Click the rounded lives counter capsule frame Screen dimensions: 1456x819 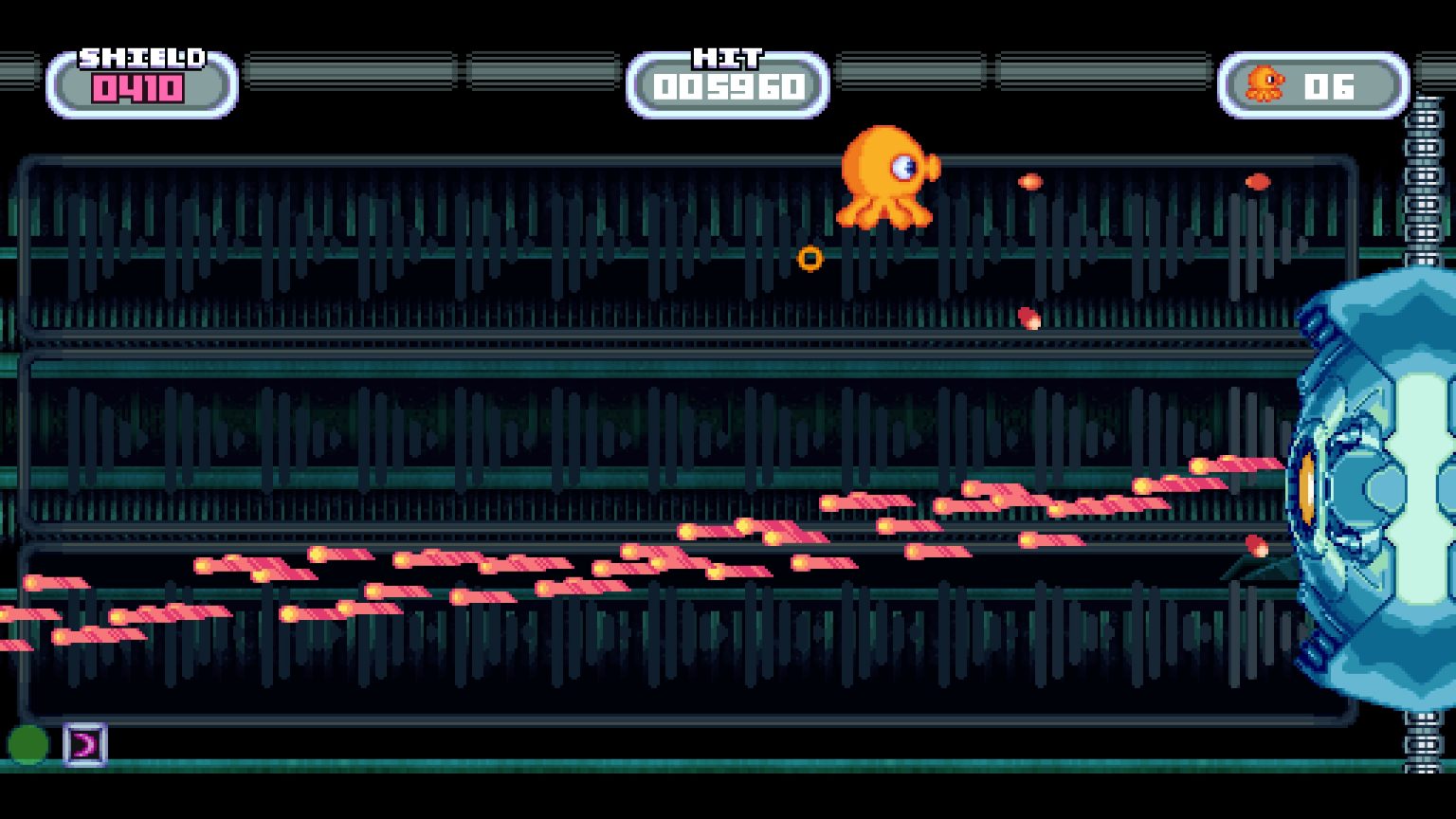(1313, 86)
